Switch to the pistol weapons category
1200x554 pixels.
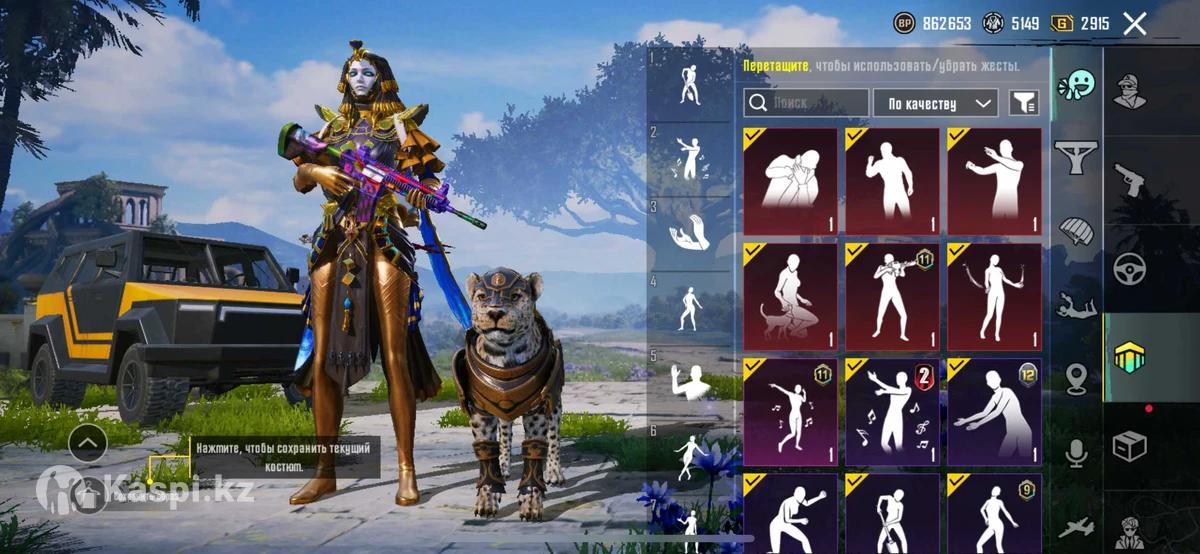(x=1130, y=180)
